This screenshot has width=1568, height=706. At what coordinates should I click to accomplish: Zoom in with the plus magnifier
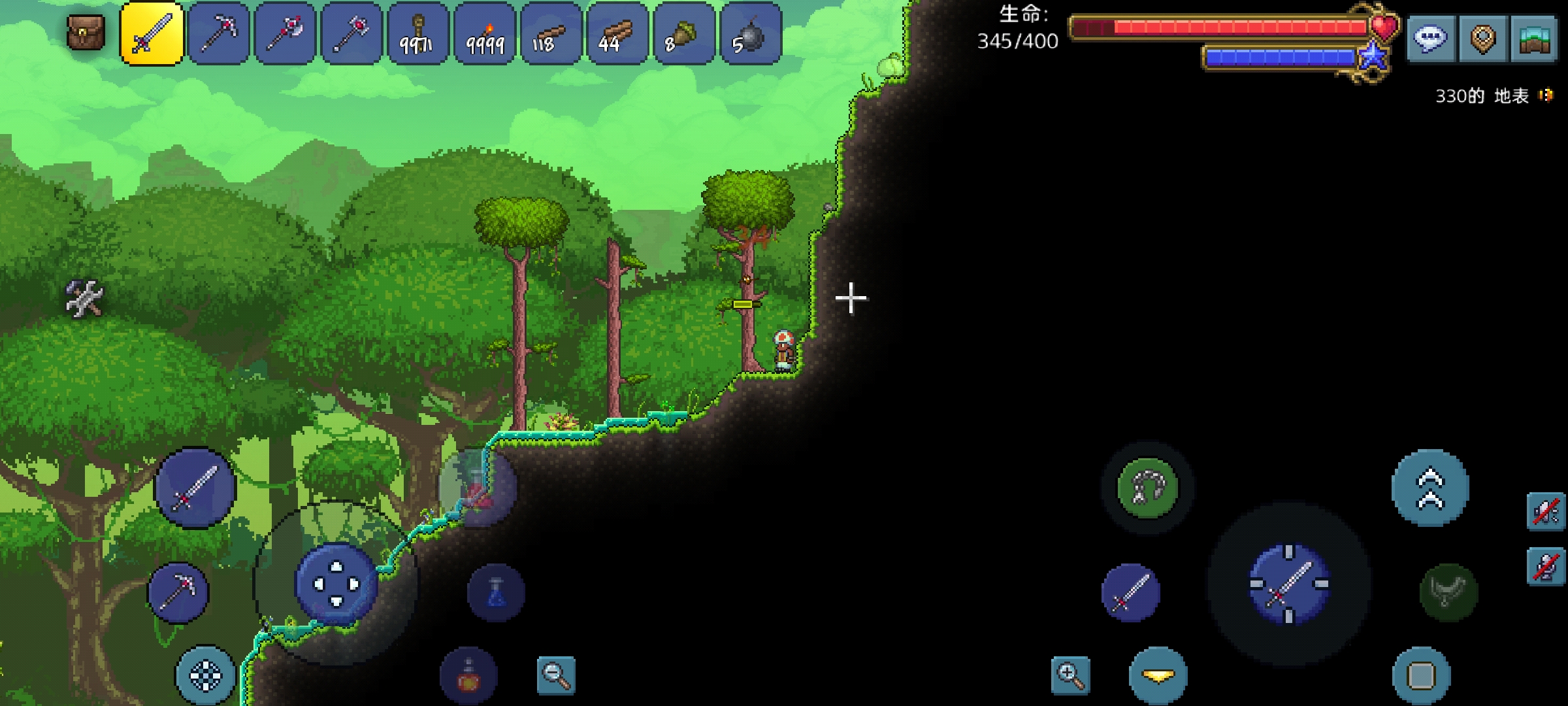pyautogui.click(x=1071, y=675)
